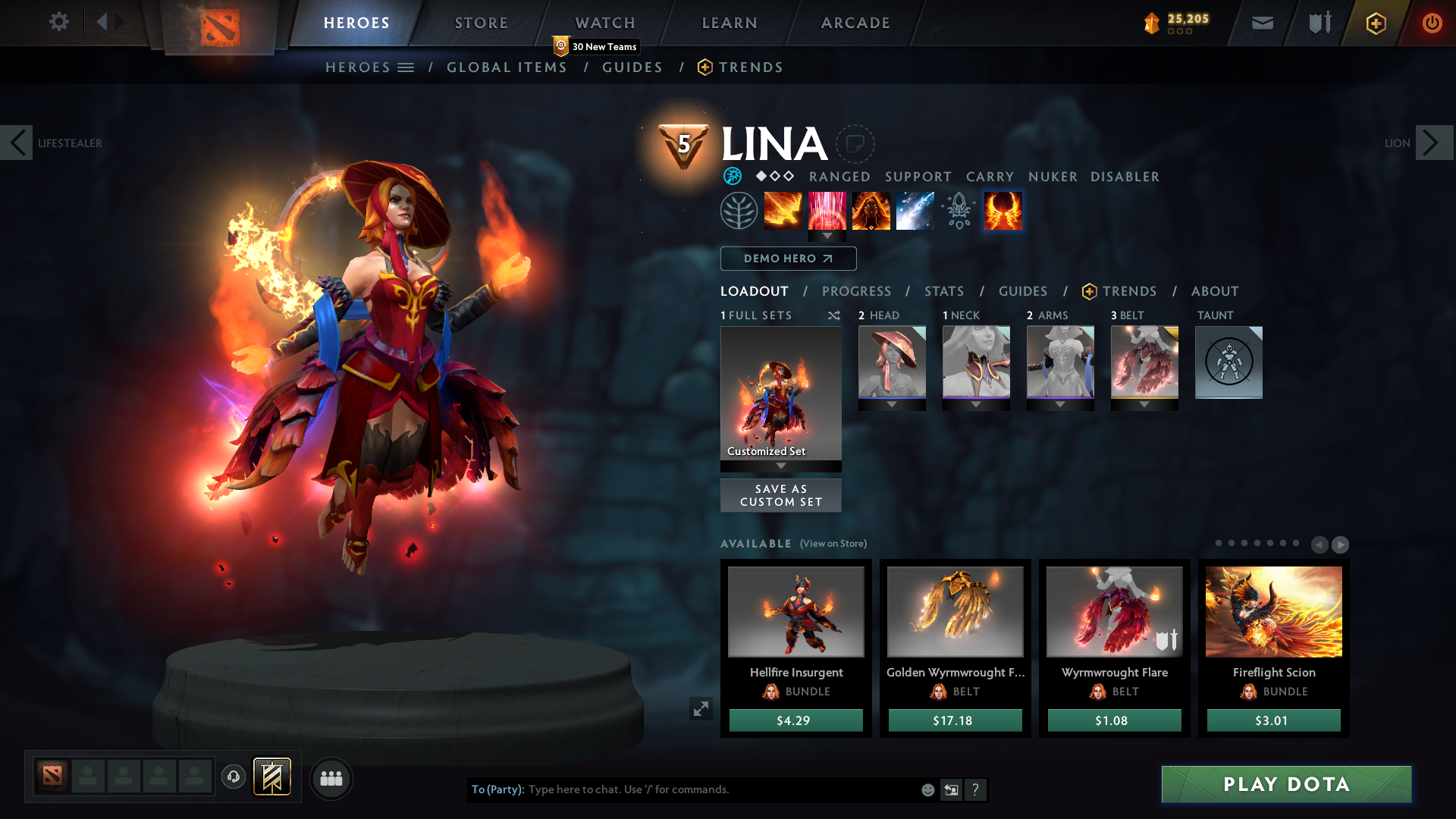
Task: Open the notifications mail icon
Action: click(x=1261, y=23)
